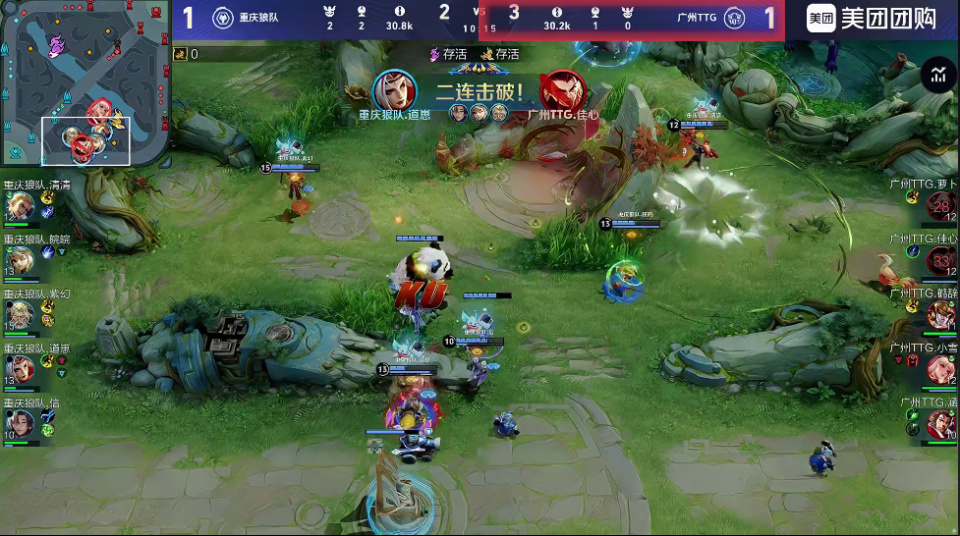Open the minimap in the corner
The image size is (960, 536).
coord(85,82)
